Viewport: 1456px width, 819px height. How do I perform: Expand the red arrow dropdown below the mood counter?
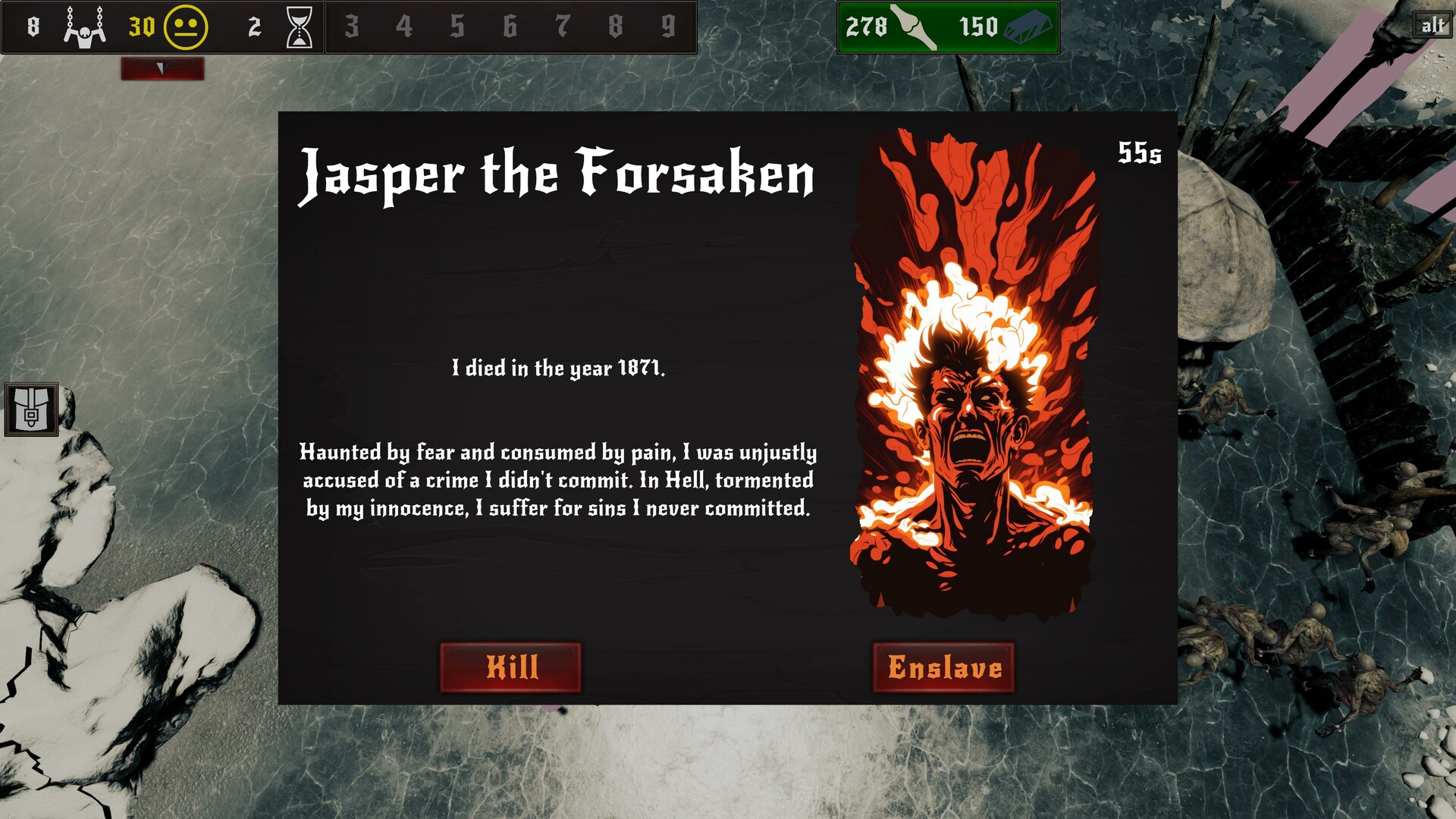pyautogui.click(x=162, y=69)
